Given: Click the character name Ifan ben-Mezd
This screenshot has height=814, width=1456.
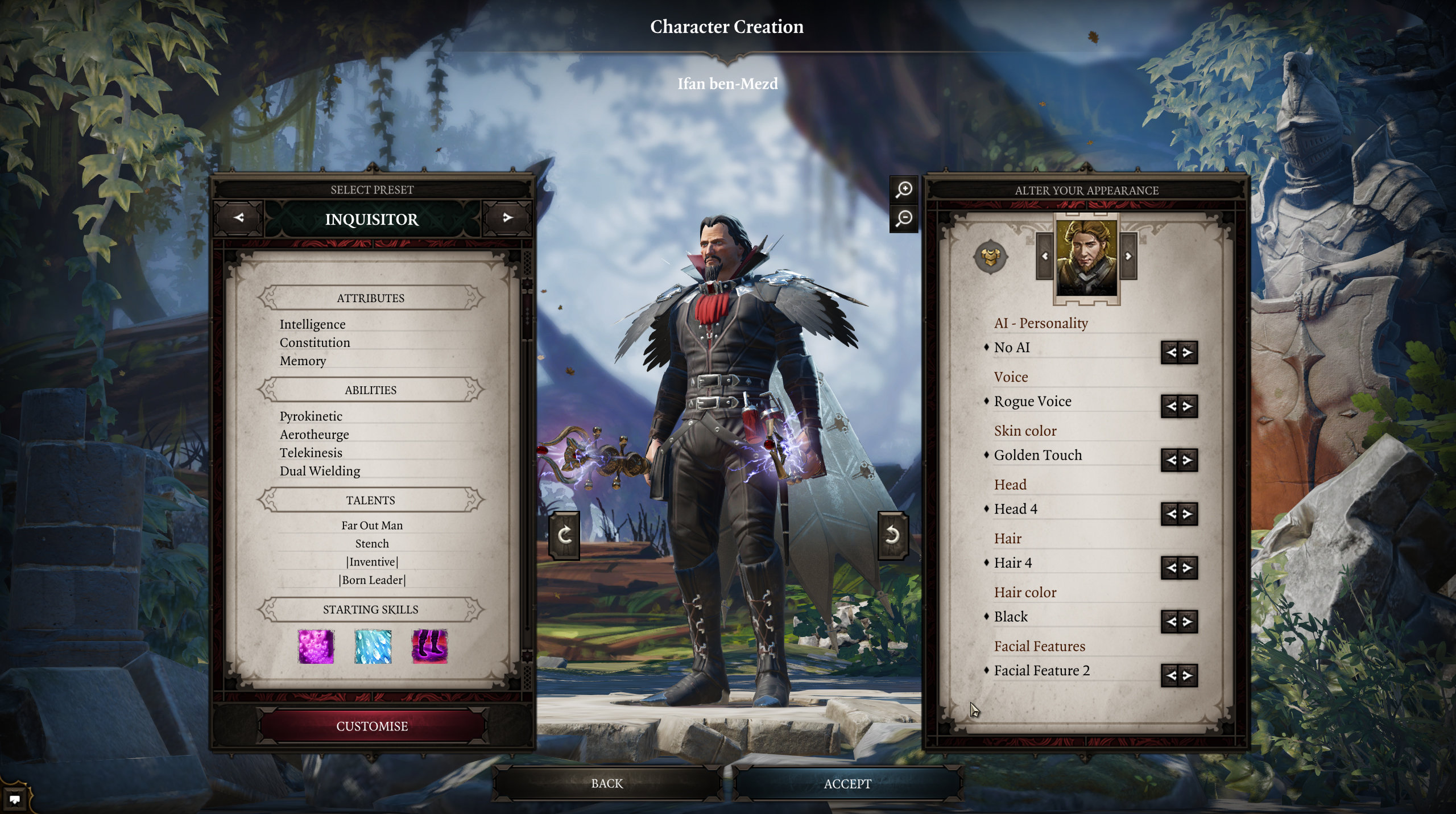Looking at the screenshot, I should pyautogui.click(x=727, y=84).
